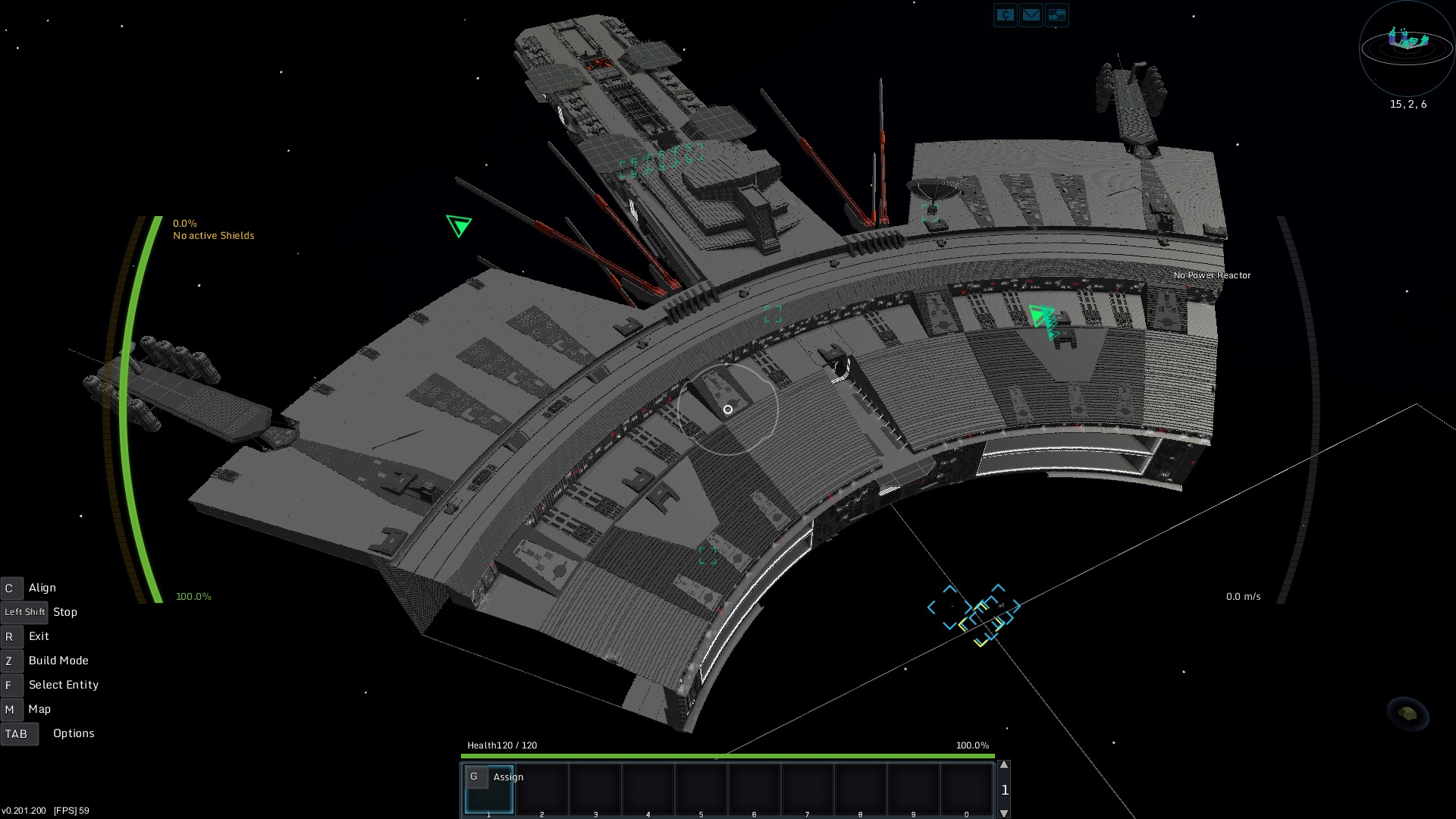Go to the next hotbar page with down arrow

1004,813
